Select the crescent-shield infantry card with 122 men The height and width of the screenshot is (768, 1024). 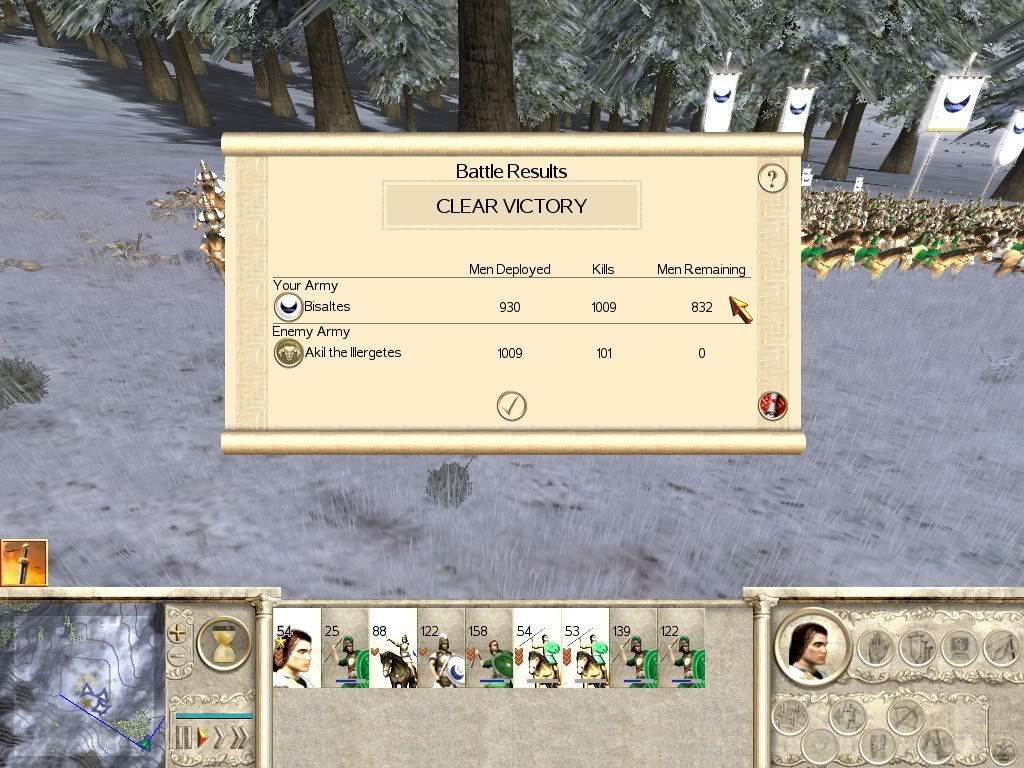point(441,648)
